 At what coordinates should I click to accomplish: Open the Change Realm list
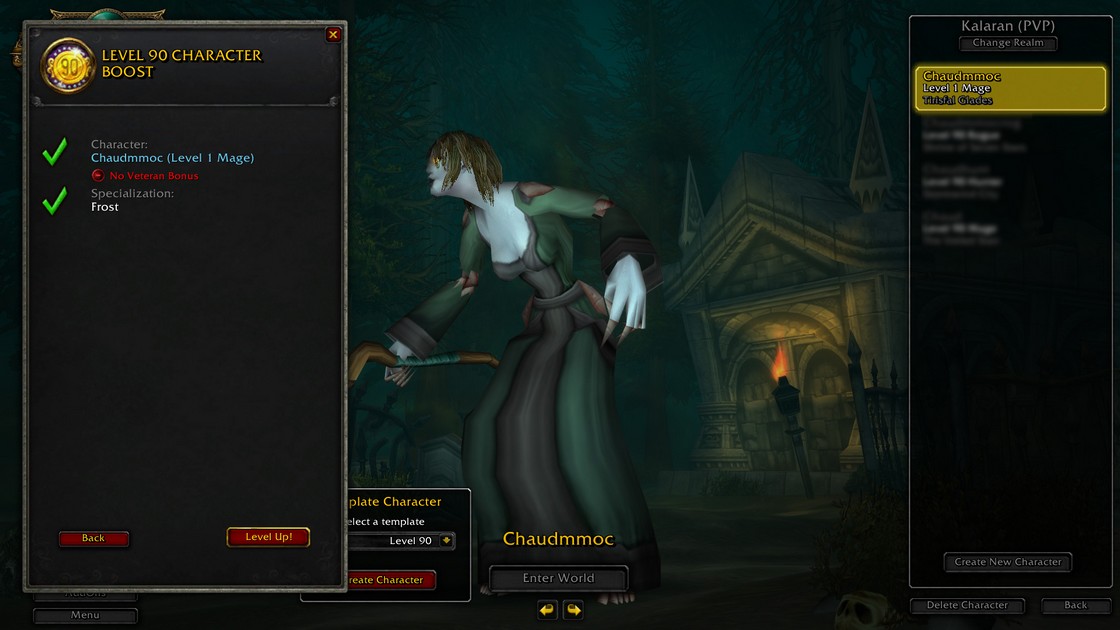tap(1007, 43)
